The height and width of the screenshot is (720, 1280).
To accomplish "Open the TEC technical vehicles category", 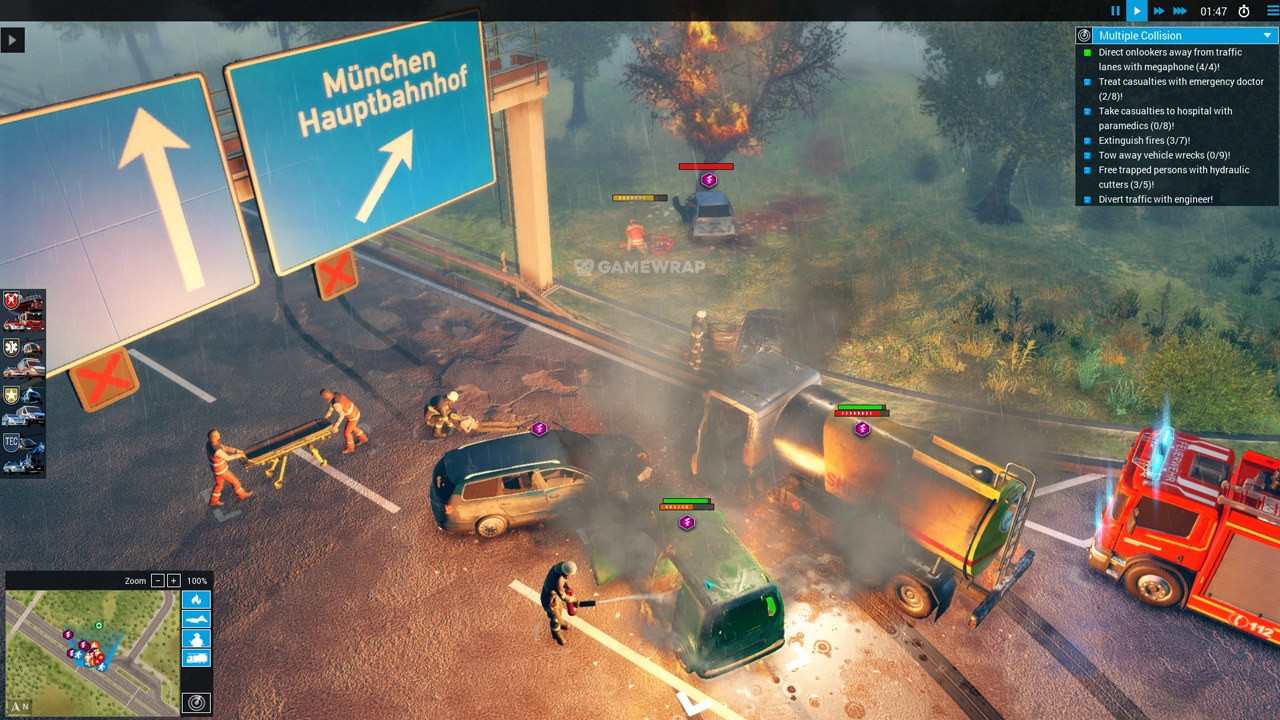I will coord(23,452).
